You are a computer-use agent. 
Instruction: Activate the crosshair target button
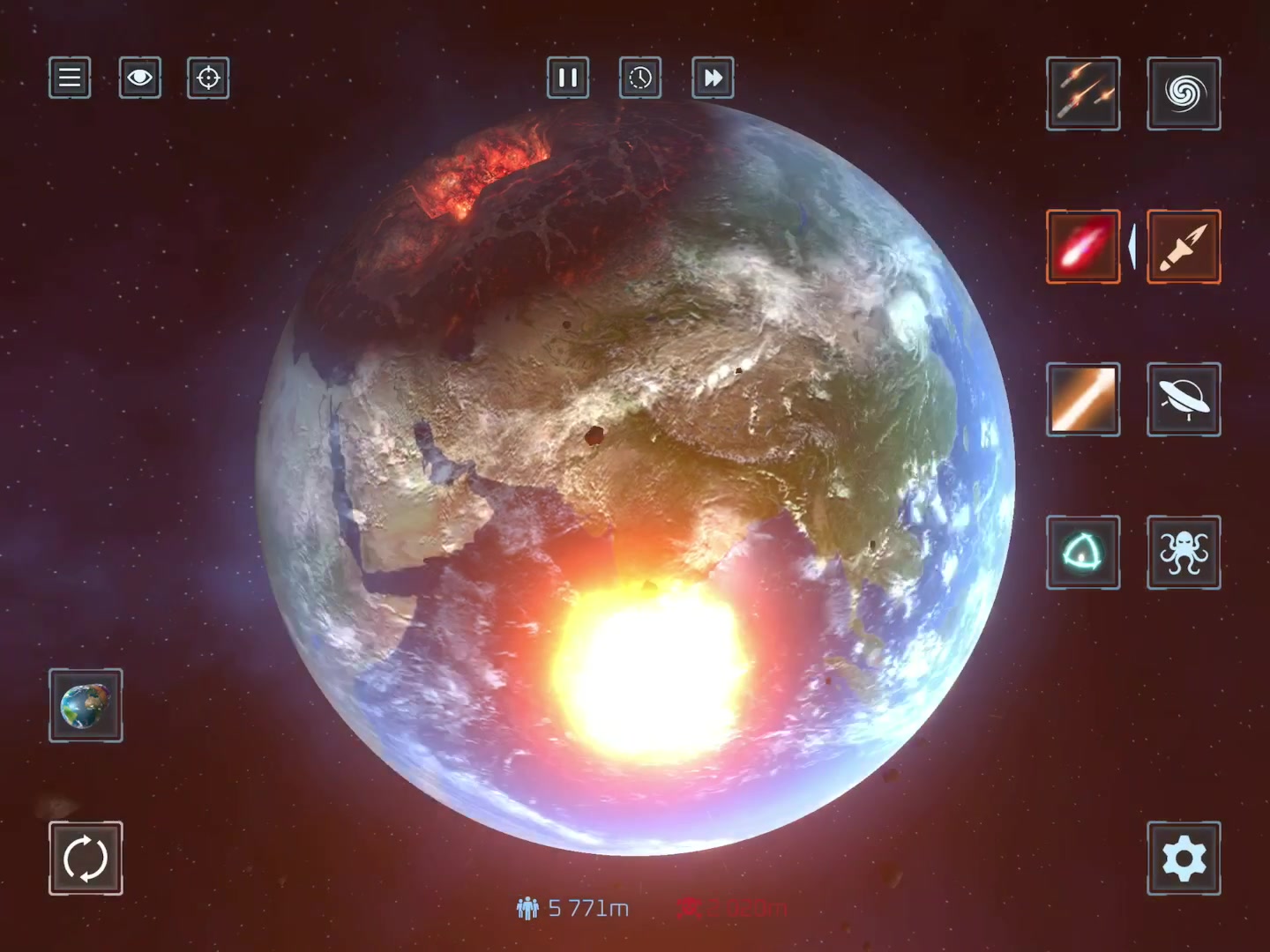208,78
